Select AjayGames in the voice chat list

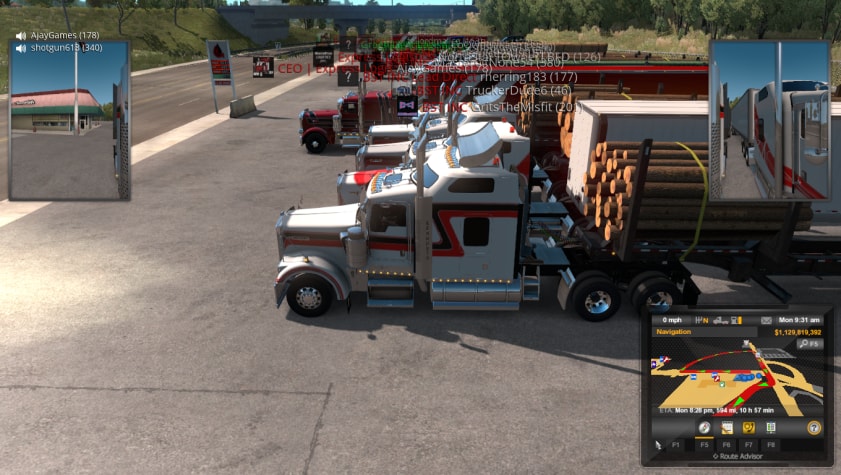[64, 35]
